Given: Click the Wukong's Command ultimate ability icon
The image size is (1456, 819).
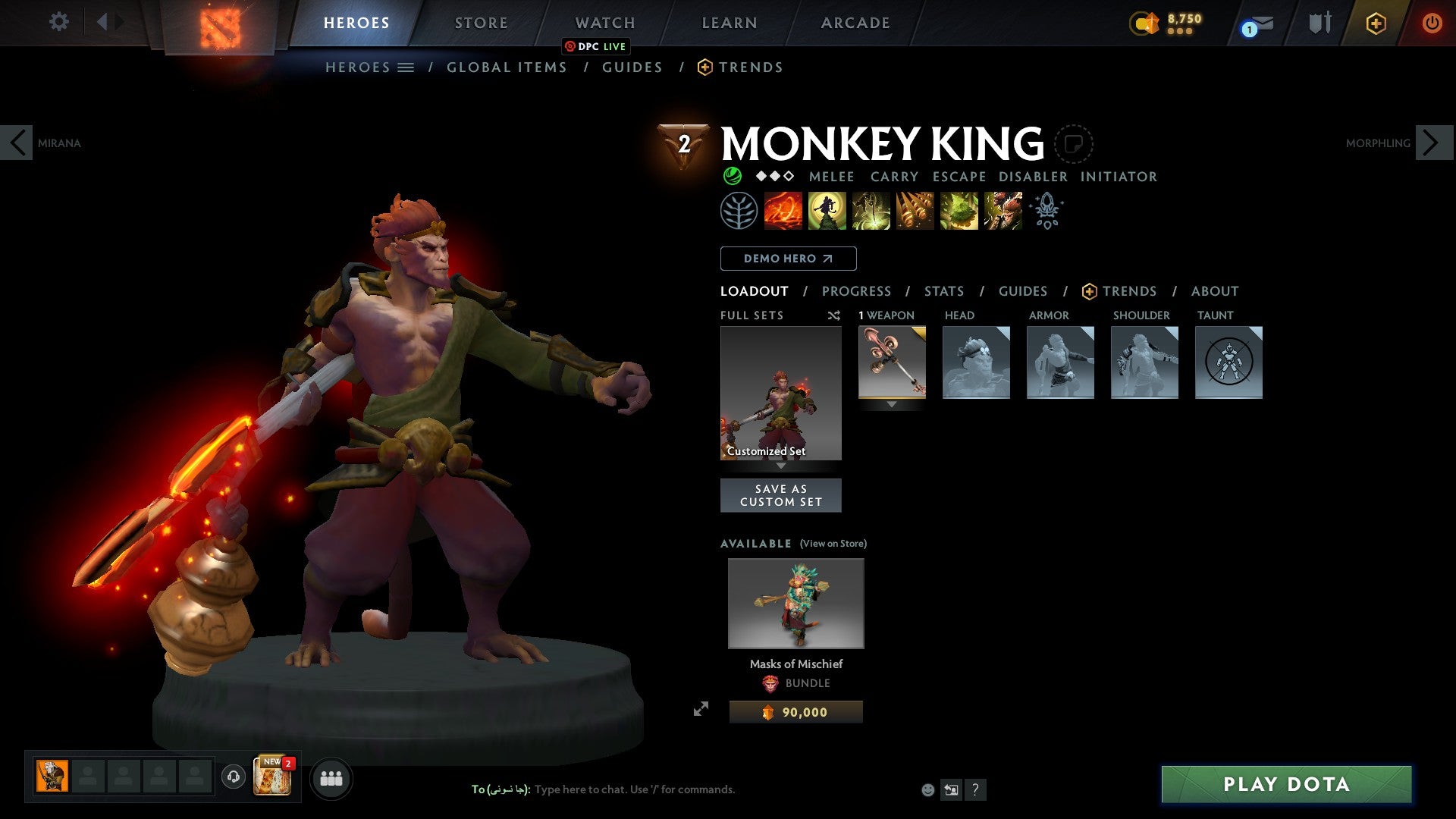Looking at the screenshot, I should 1003,210.
